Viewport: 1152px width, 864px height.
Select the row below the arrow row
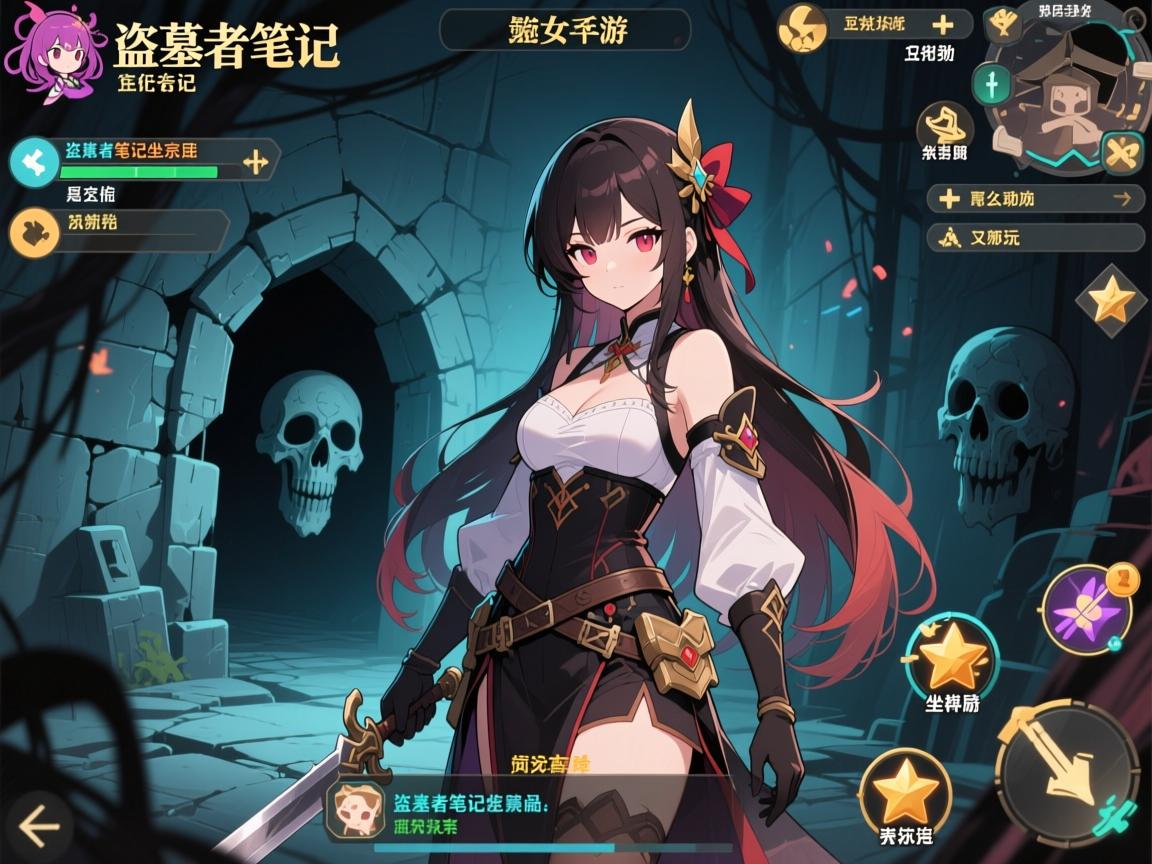click(1035, 238)
